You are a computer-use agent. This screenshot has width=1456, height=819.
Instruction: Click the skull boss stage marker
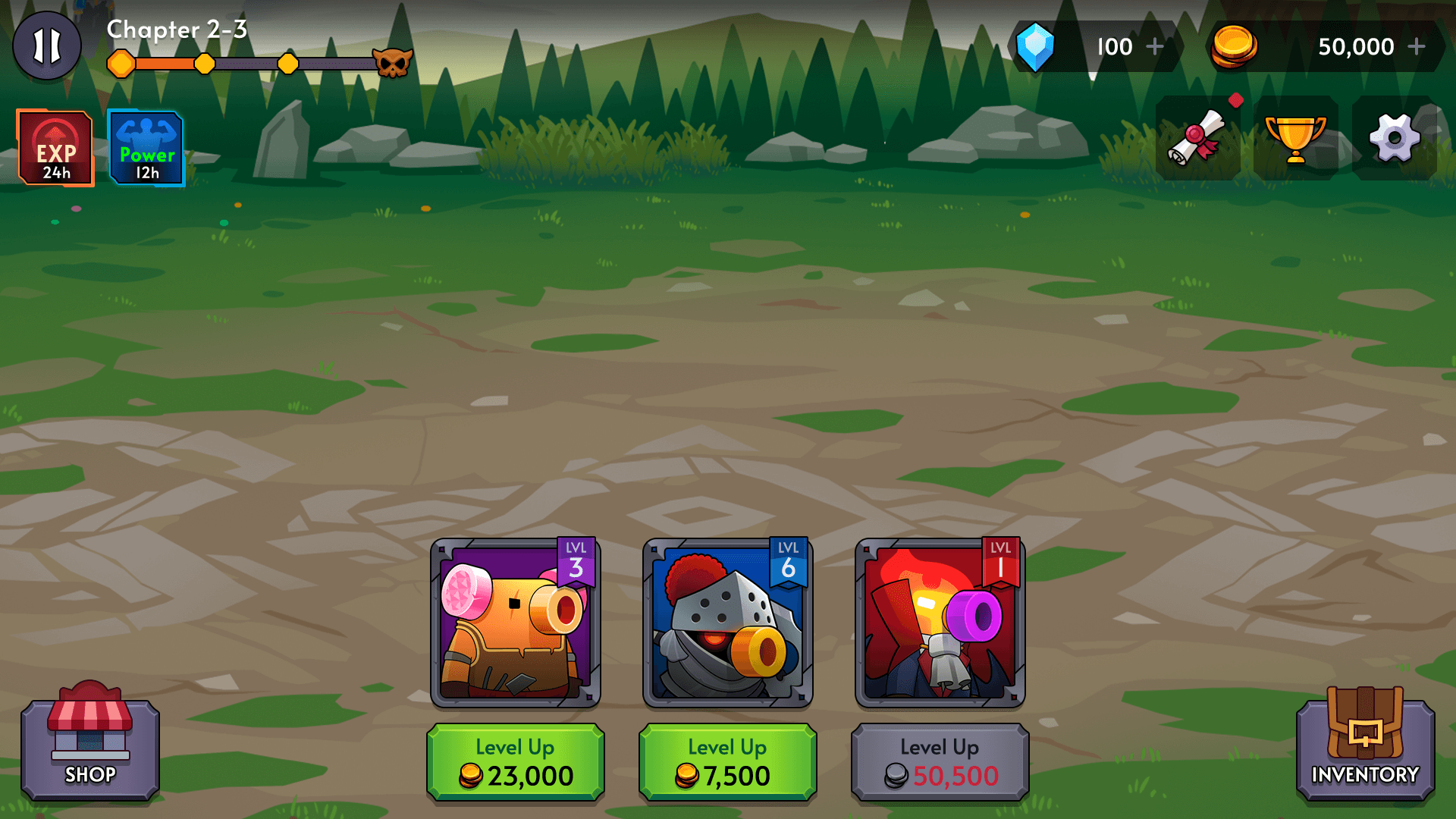393,64
